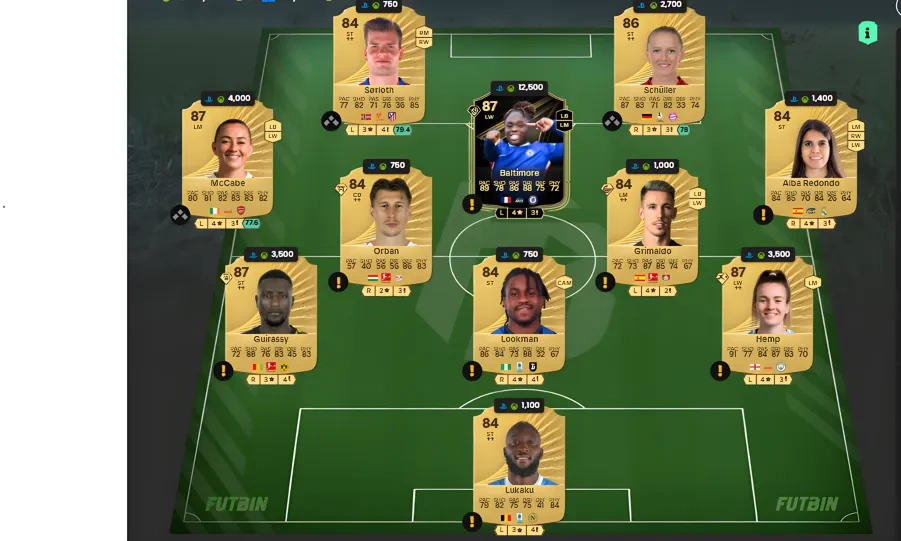Choose the Guirassy player card
The height and width of the screenshot is (541, 901).
[271, 312]
